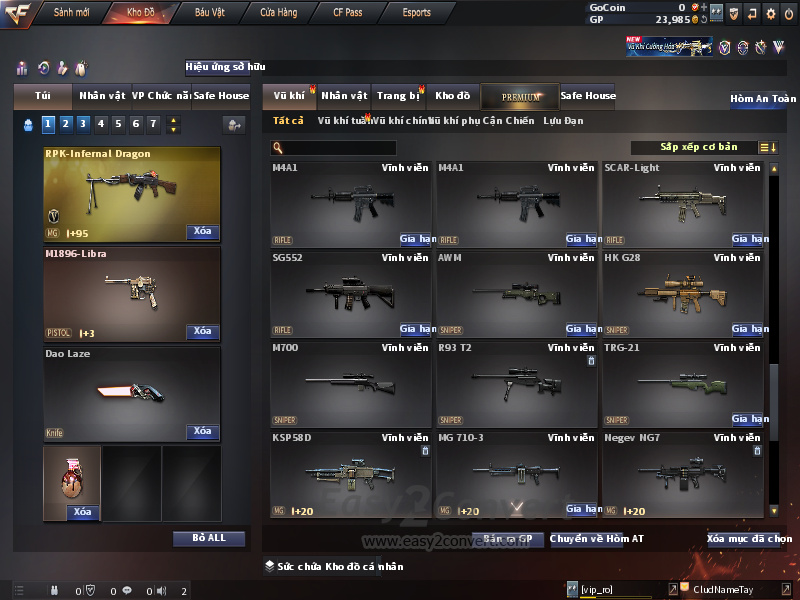This screenshot has width=800, height=600.
Task: Open the settings gear icon
Action: 770,14
